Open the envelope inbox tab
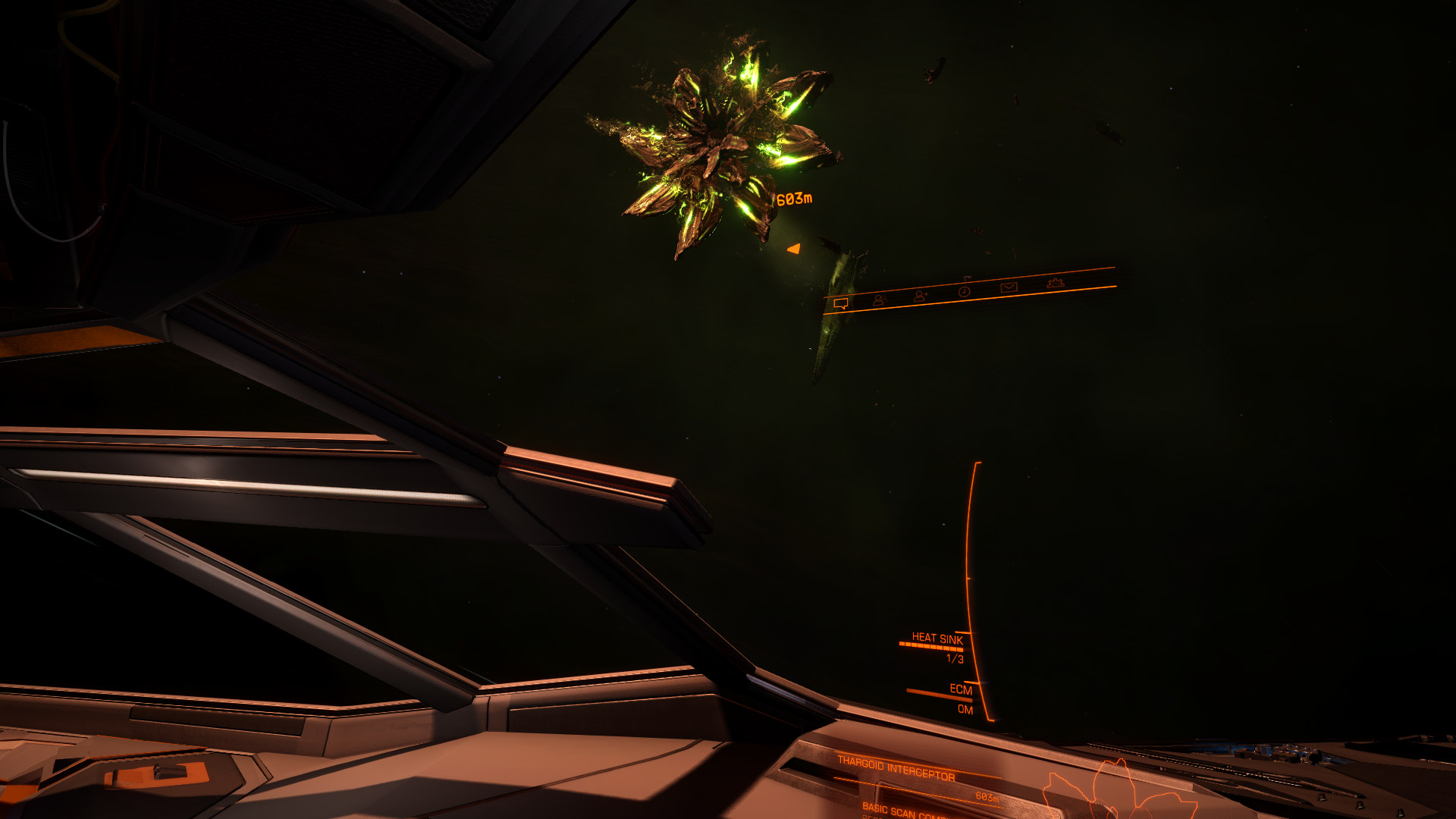This screenshot has width=1456, height=819. [x=1008, y=287]
